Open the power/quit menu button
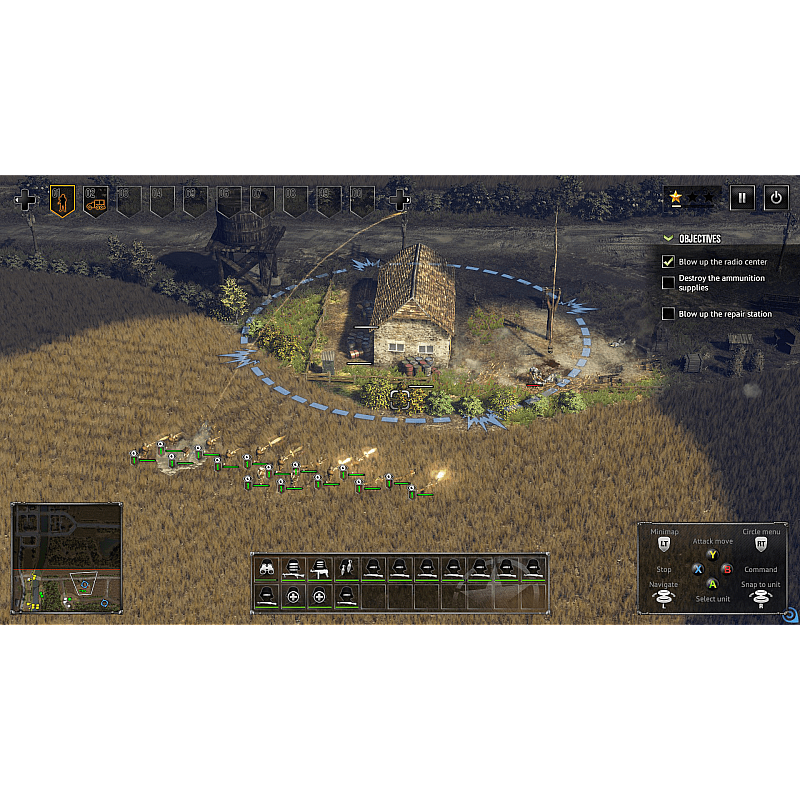800x800 pixels. click(x=776, y=198)
